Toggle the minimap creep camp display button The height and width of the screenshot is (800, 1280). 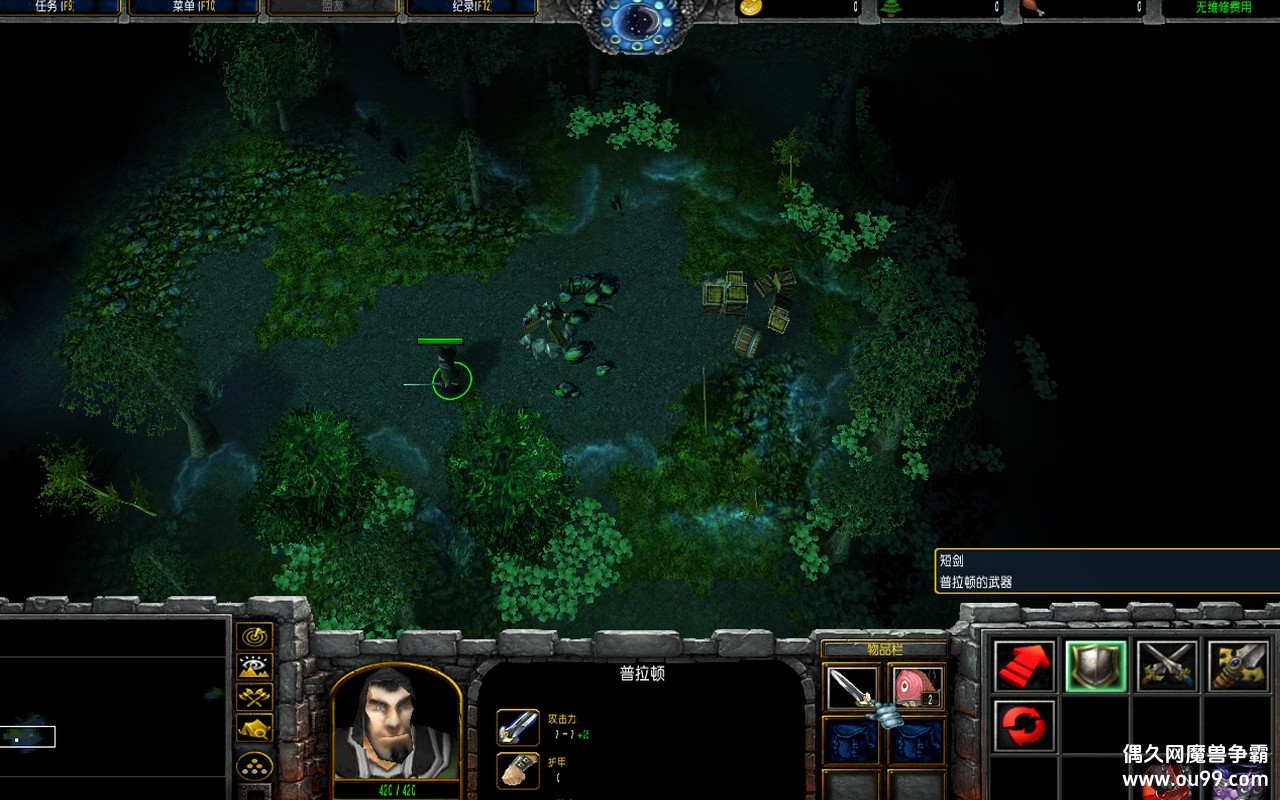pyautogui.click(x=255, y=727)
